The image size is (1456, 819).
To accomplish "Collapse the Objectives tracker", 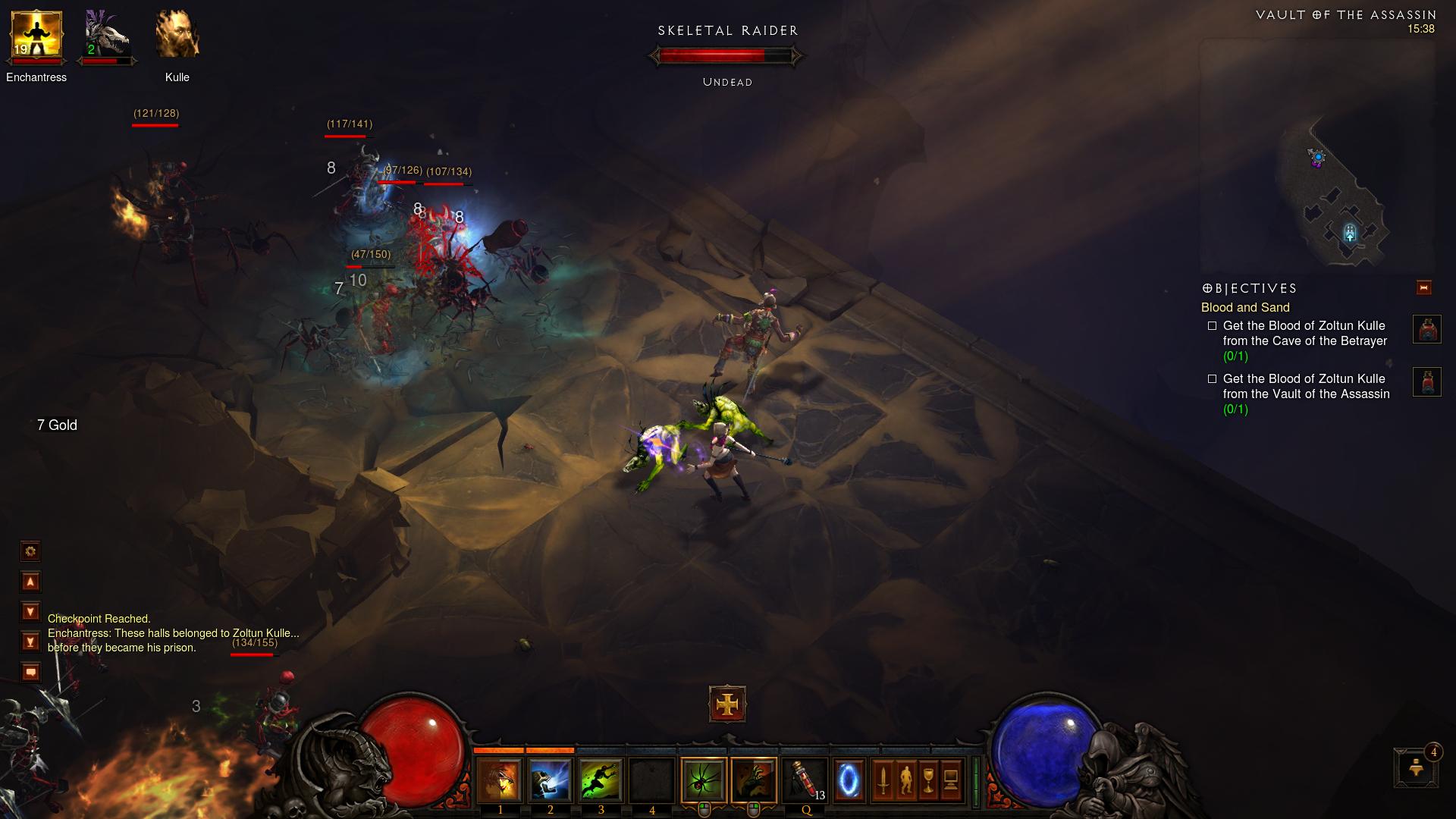I will 1423,287.
